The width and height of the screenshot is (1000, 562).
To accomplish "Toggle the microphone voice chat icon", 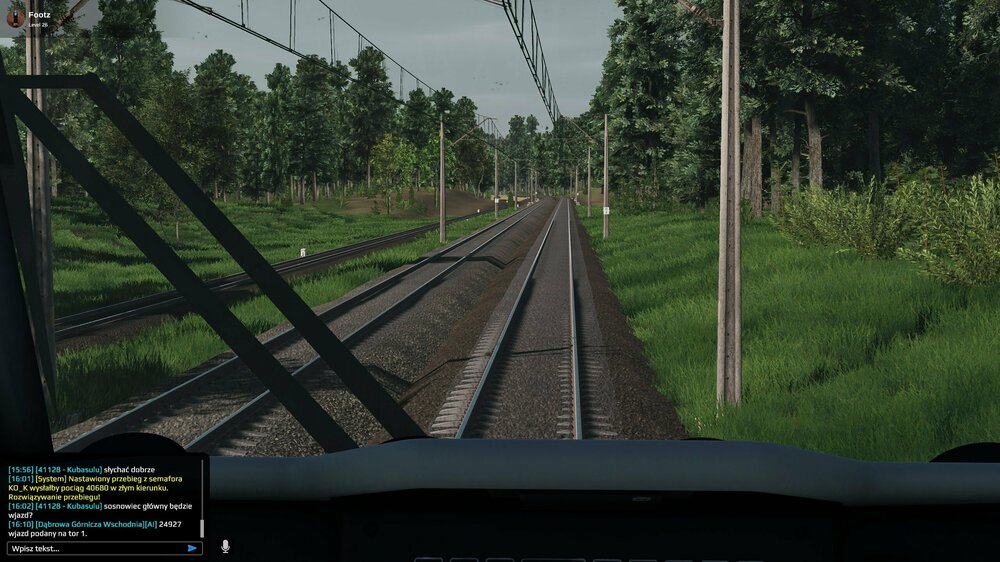I will click(x=225, y=547).
